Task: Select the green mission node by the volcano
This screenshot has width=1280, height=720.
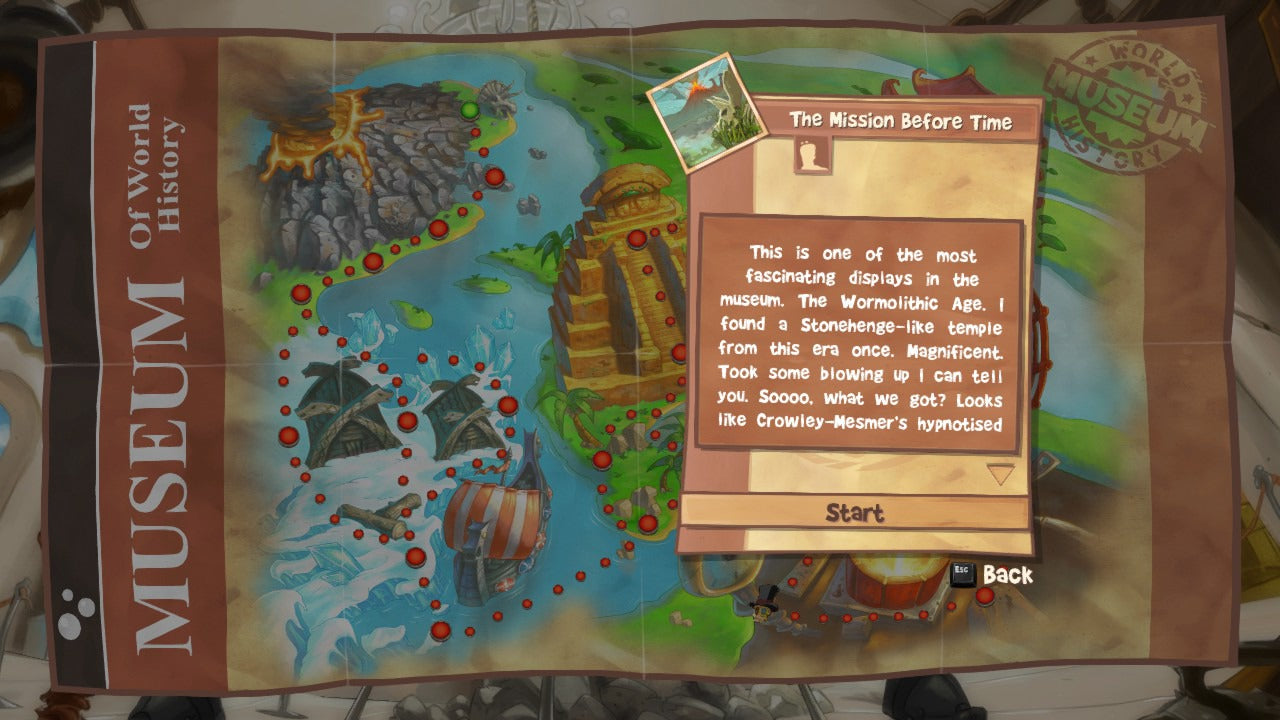Action: [469, 109]
